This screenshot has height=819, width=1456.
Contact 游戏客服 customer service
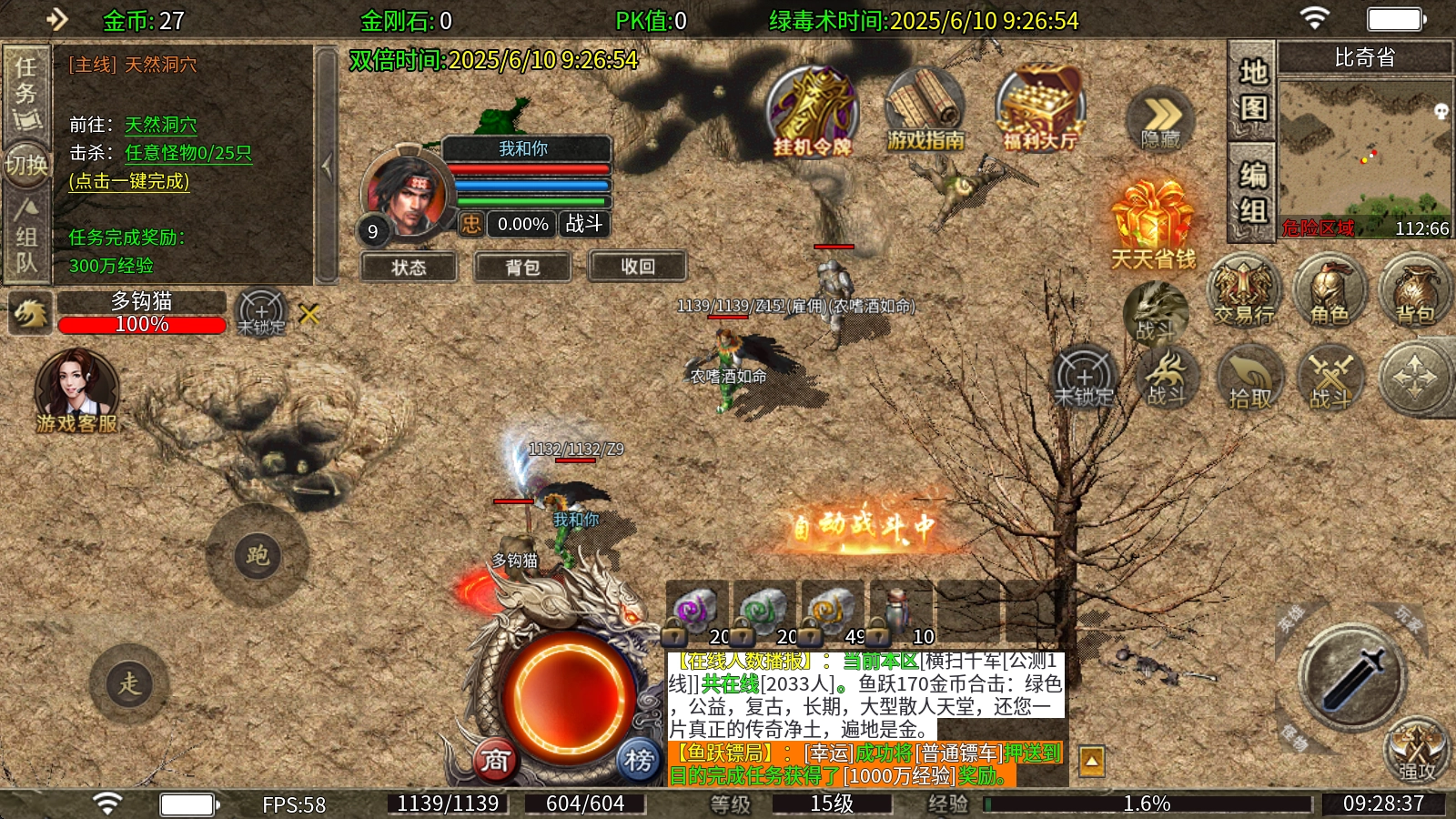pos(76,391)
